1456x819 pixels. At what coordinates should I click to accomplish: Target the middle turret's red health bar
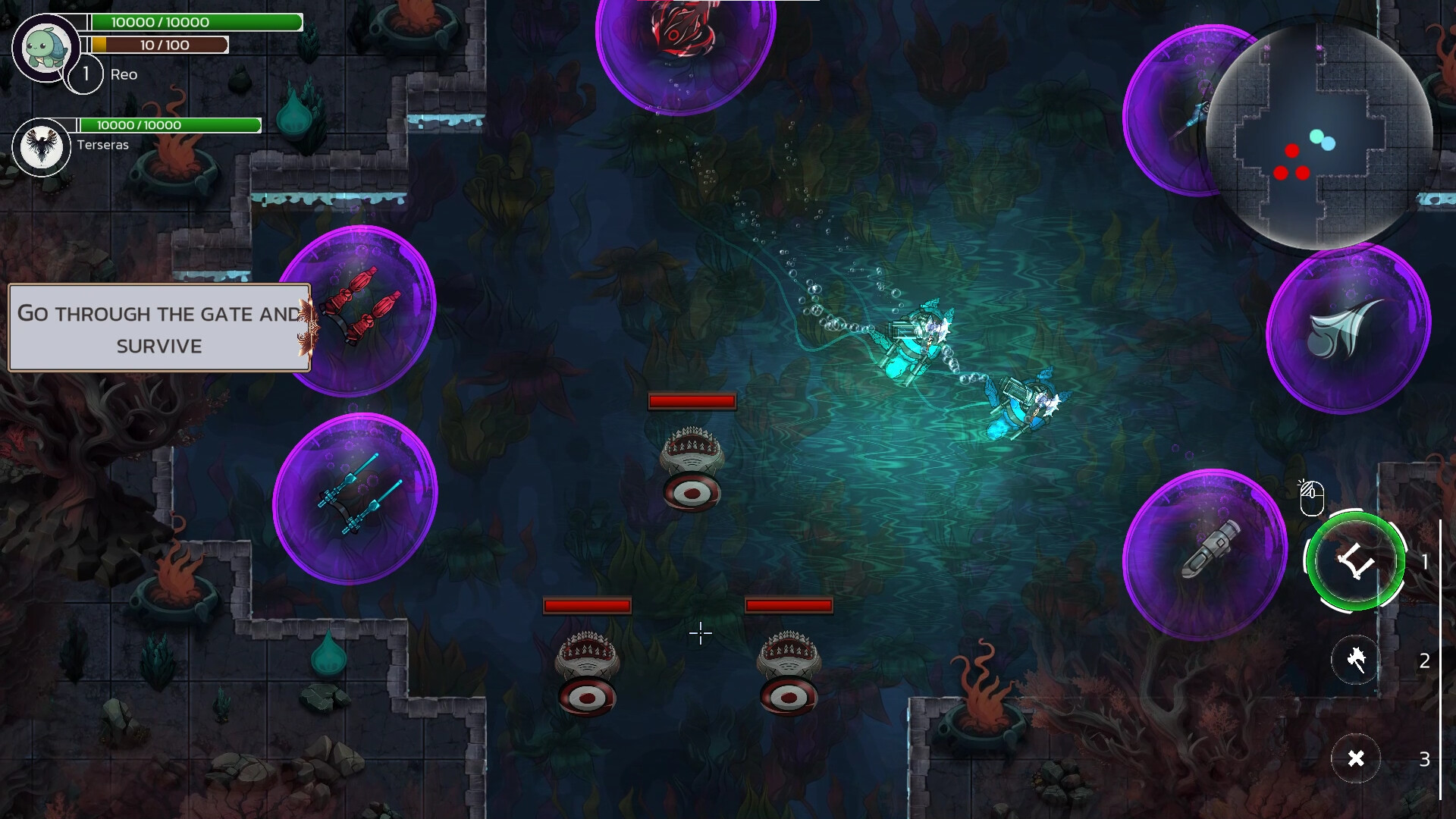tap(691, 400)
